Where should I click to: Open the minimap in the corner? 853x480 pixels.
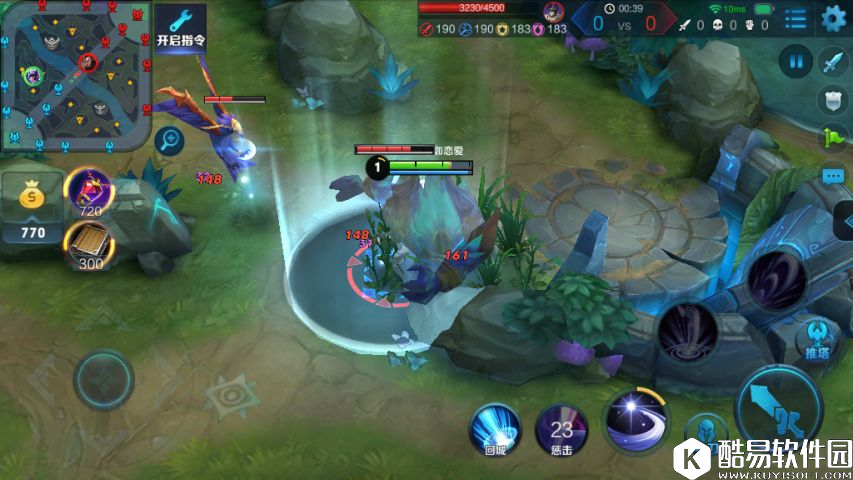point(75,75)
